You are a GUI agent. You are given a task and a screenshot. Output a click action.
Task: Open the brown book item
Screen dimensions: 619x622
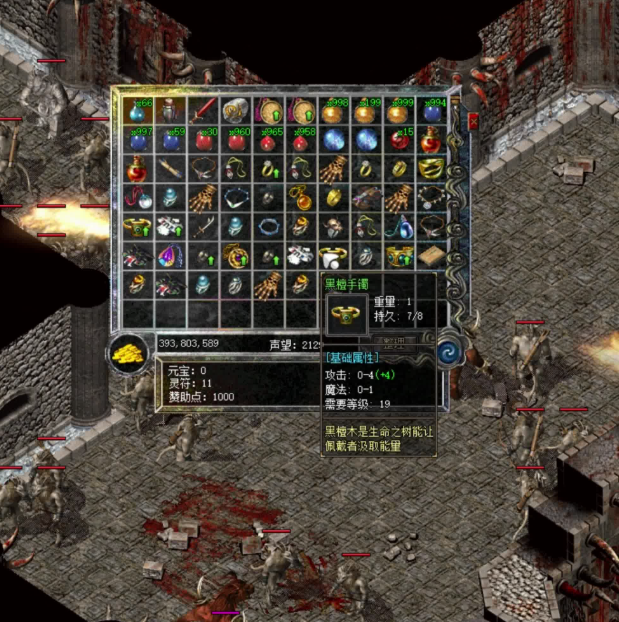tap(432, 256)
